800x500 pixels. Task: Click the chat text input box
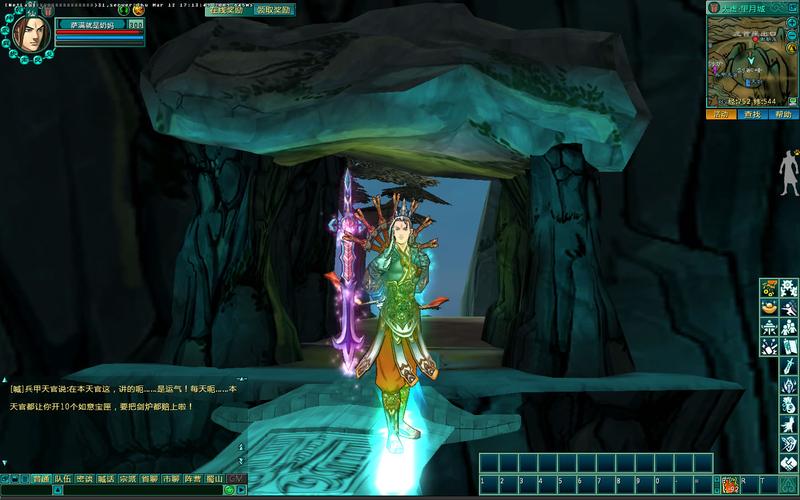140,491
